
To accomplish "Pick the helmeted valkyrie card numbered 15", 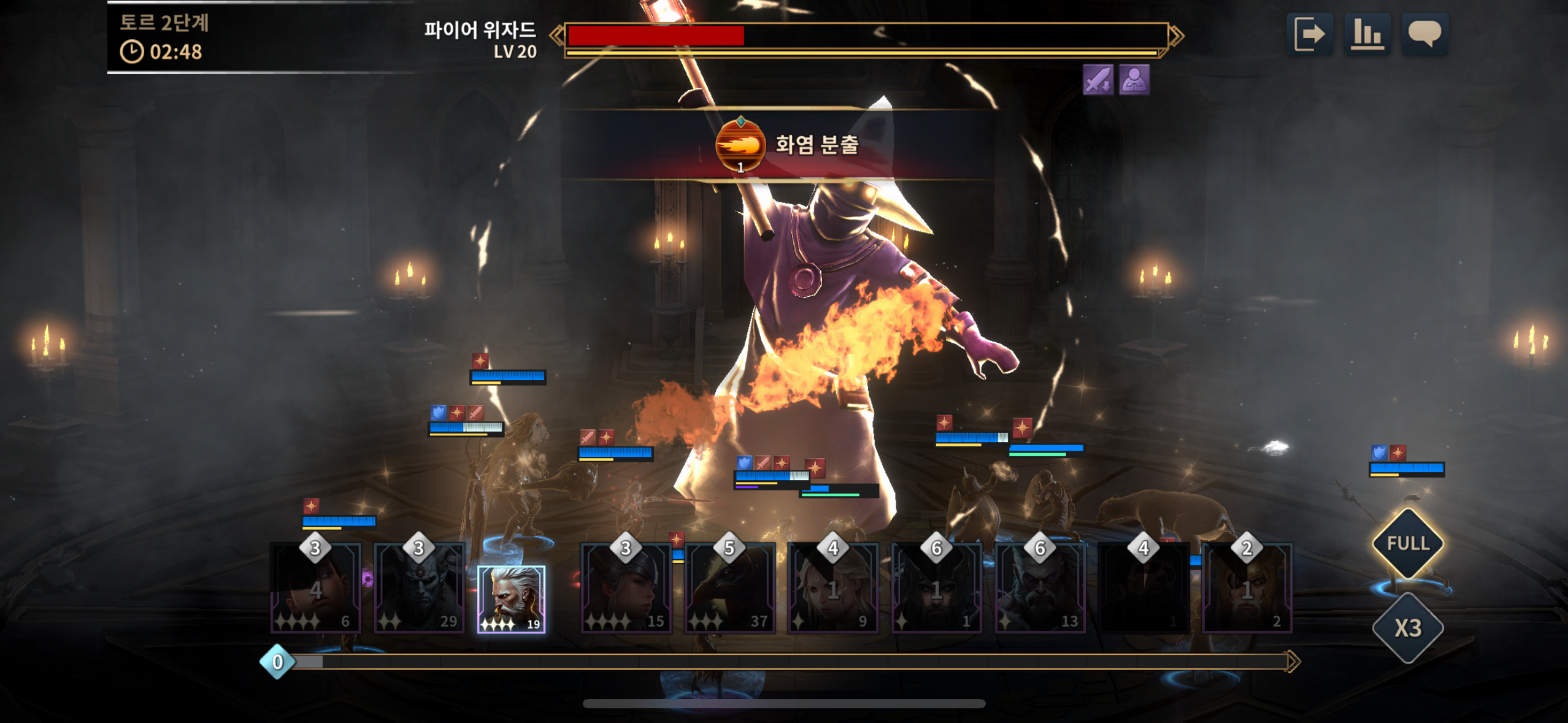I will [626, 589].
